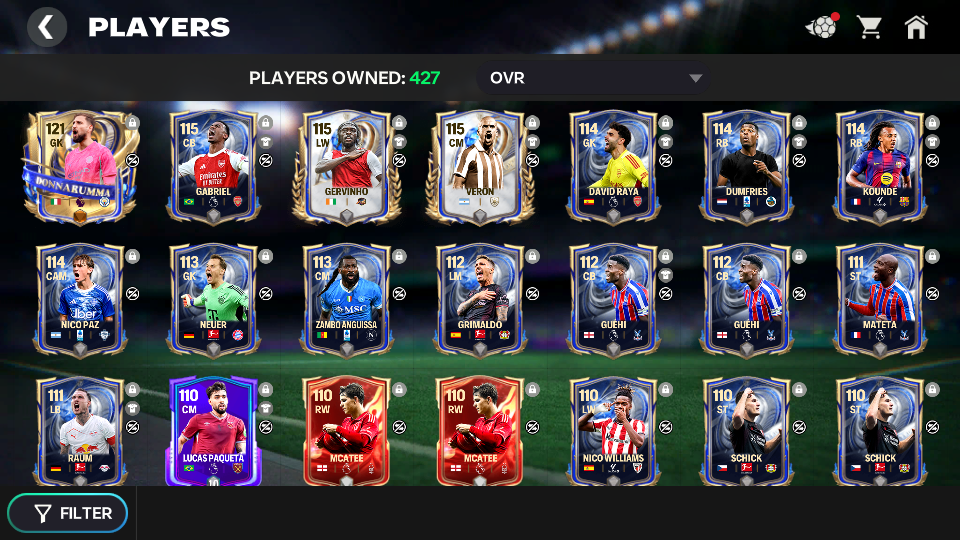This screenshot has width=960, height=540.
Task: Open the Nico Paz card
Action: [80, 299]
